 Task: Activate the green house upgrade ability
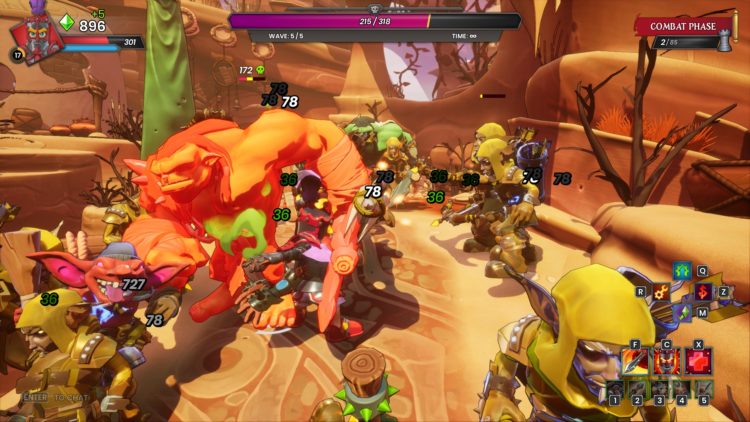pyautogui.click(x=681, y=271)
